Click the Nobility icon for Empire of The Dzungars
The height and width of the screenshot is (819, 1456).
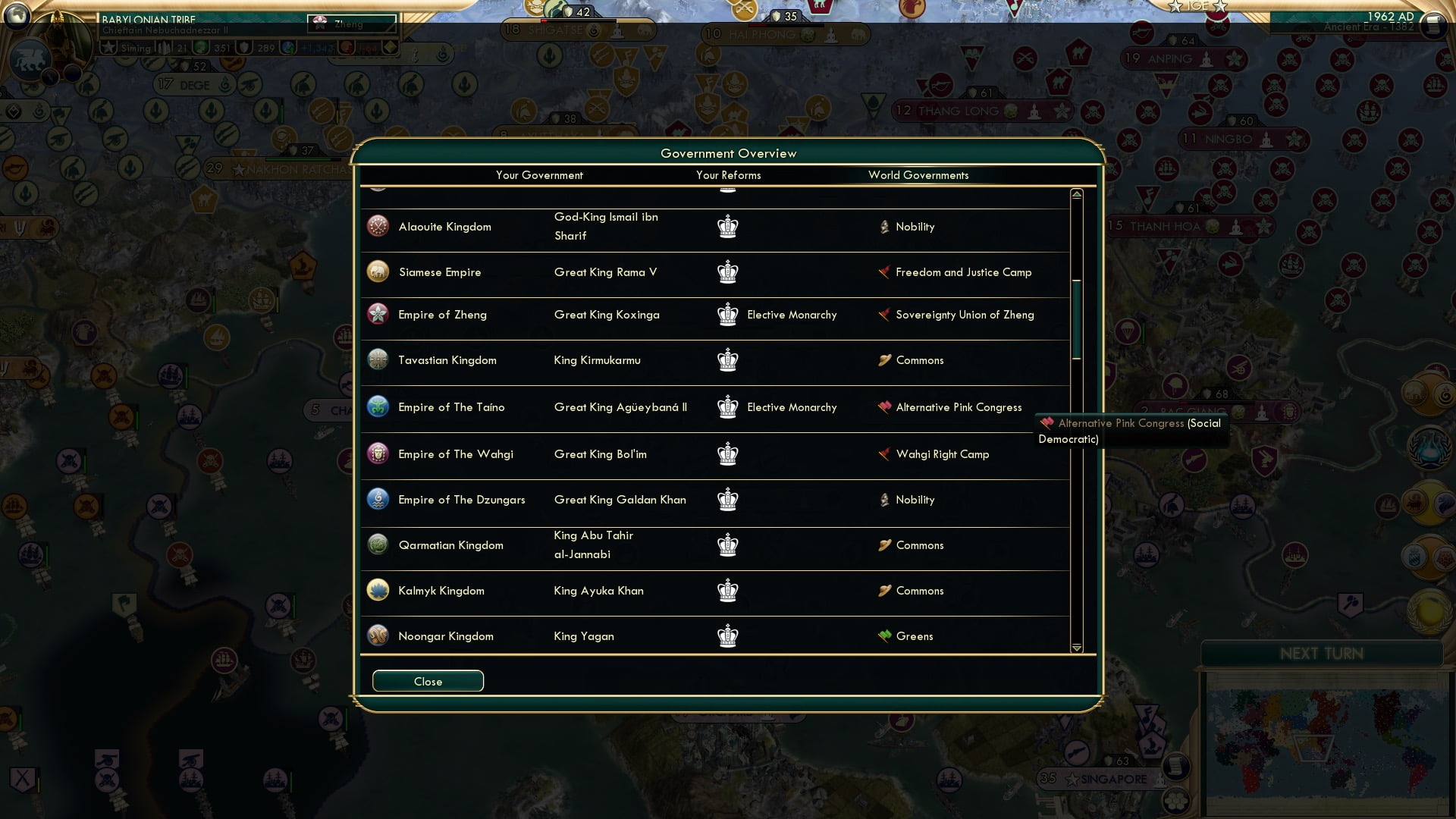[x=885, y=499]
